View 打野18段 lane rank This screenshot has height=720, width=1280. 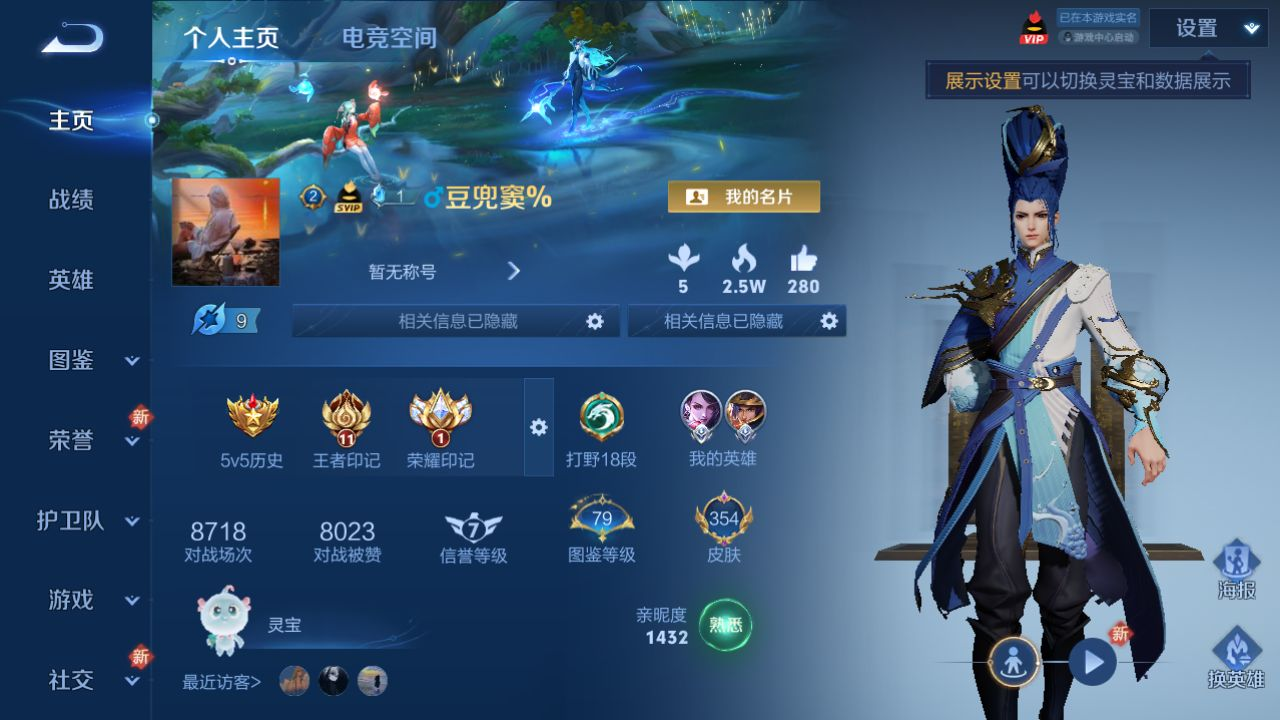pos(601,428)
